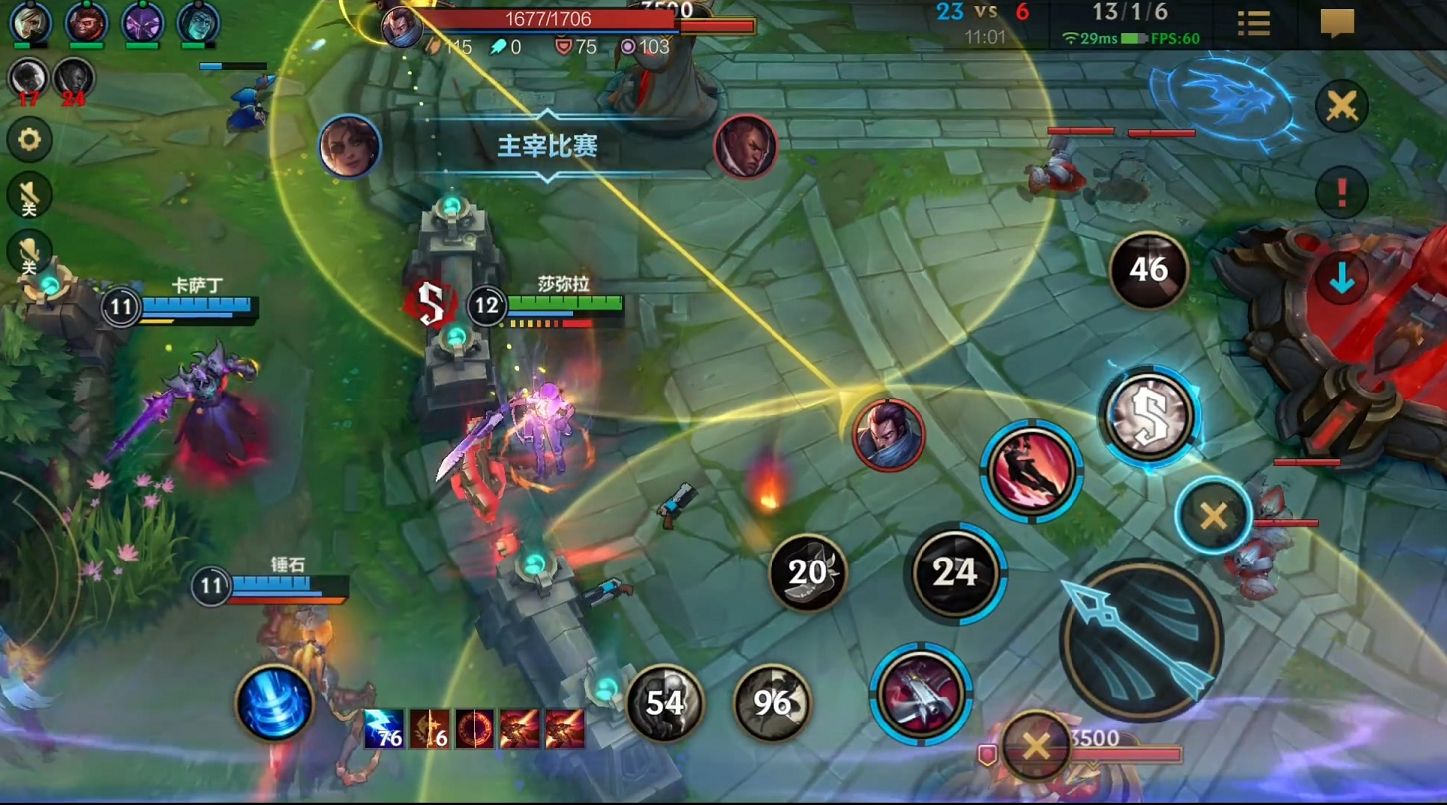Cast the ready red leaping-figure ability

coord(1031,468)
